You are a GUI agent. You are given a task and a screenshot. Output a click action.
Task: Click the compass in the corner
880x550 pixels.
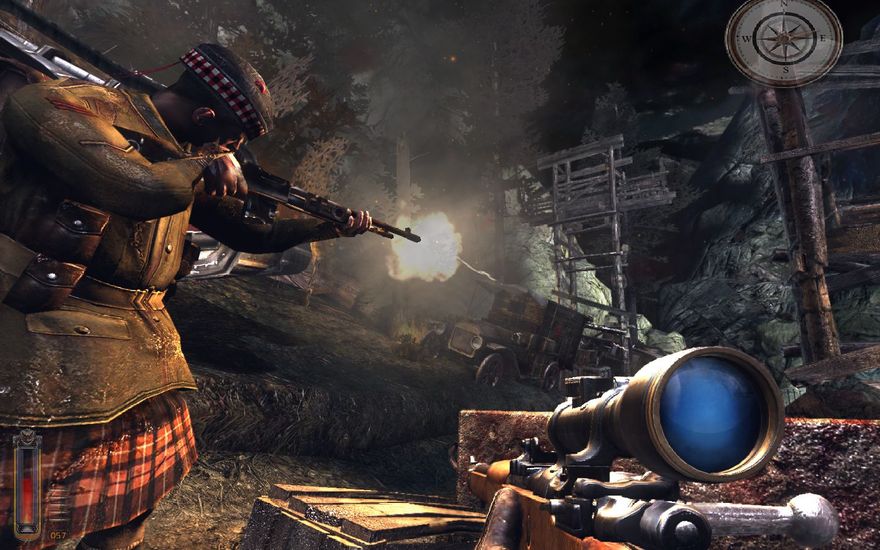coord(783,40)
